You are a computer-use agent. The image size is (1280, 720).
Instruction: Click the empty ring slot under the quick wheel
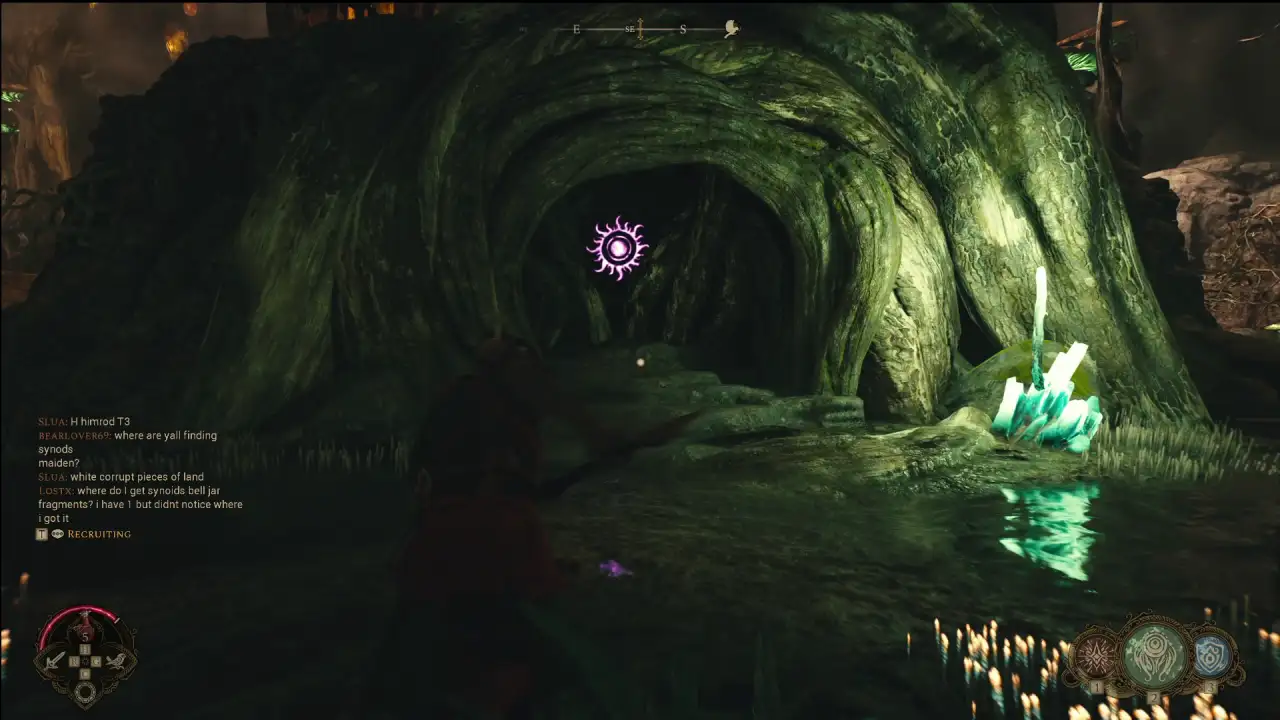[x=86, y=691]
